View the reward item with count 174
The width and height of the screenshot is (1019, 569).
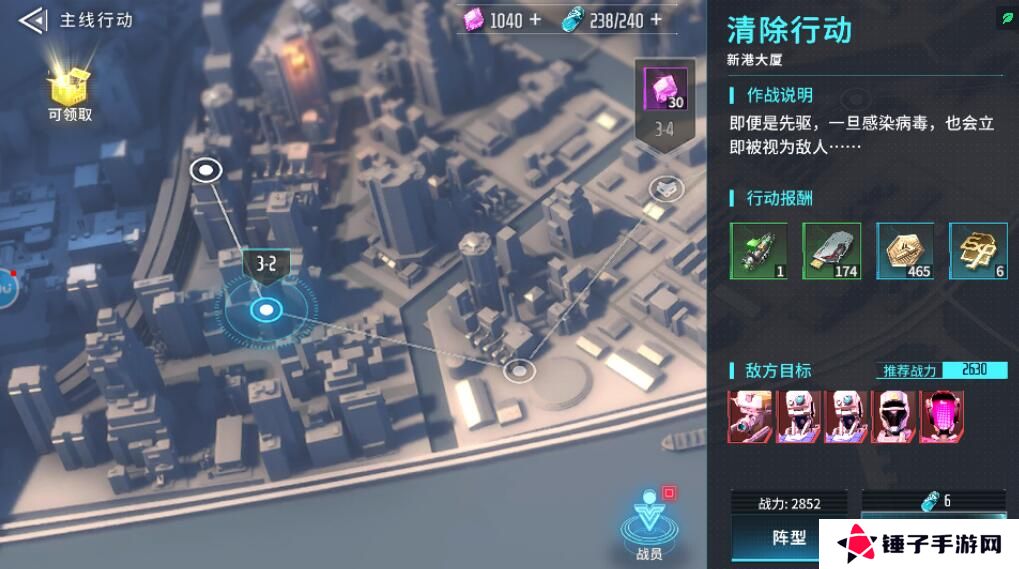832,251
